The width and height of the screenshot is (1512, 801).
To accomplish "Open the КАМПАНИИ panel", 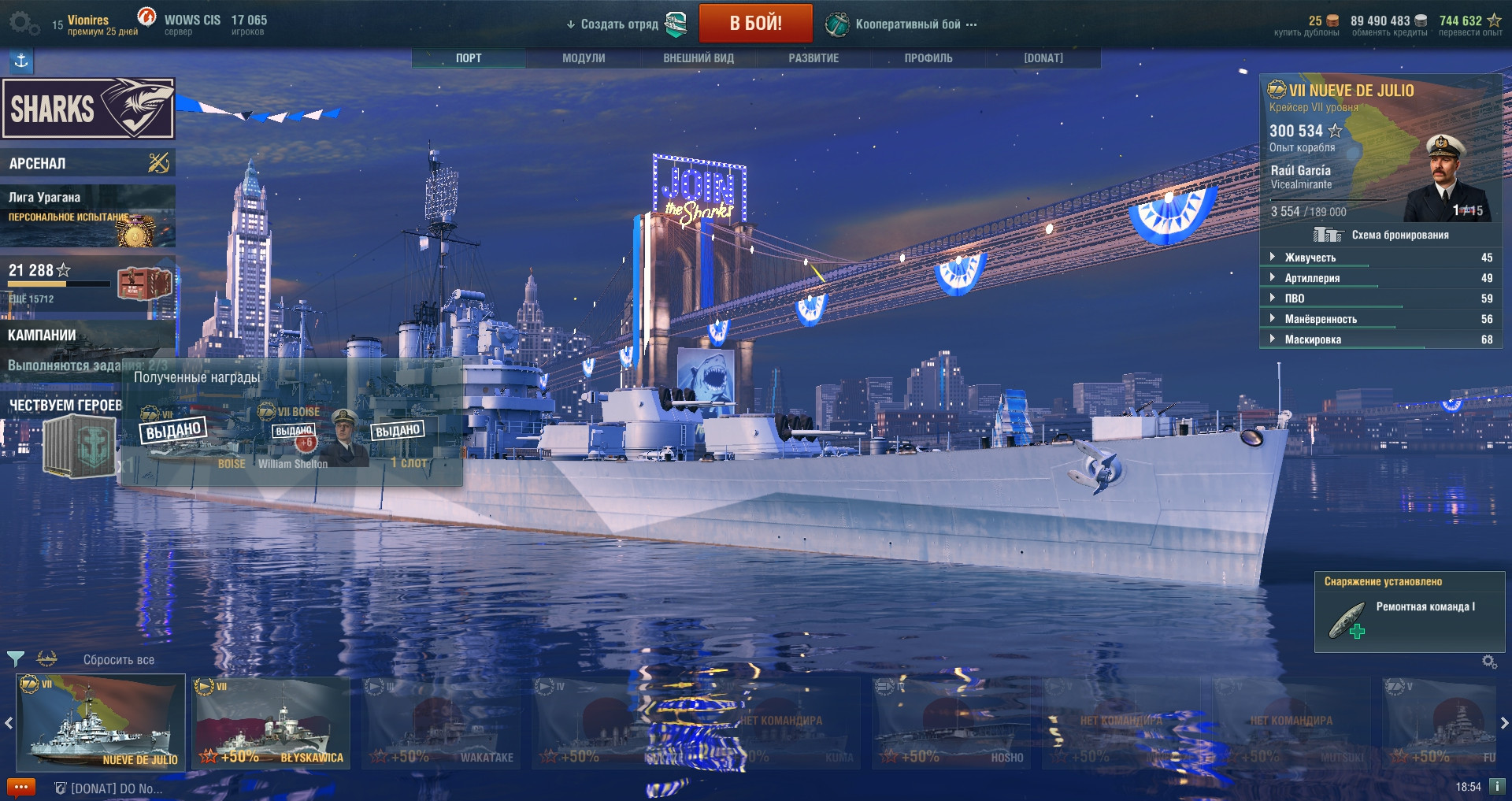I will tap(87, 336).
